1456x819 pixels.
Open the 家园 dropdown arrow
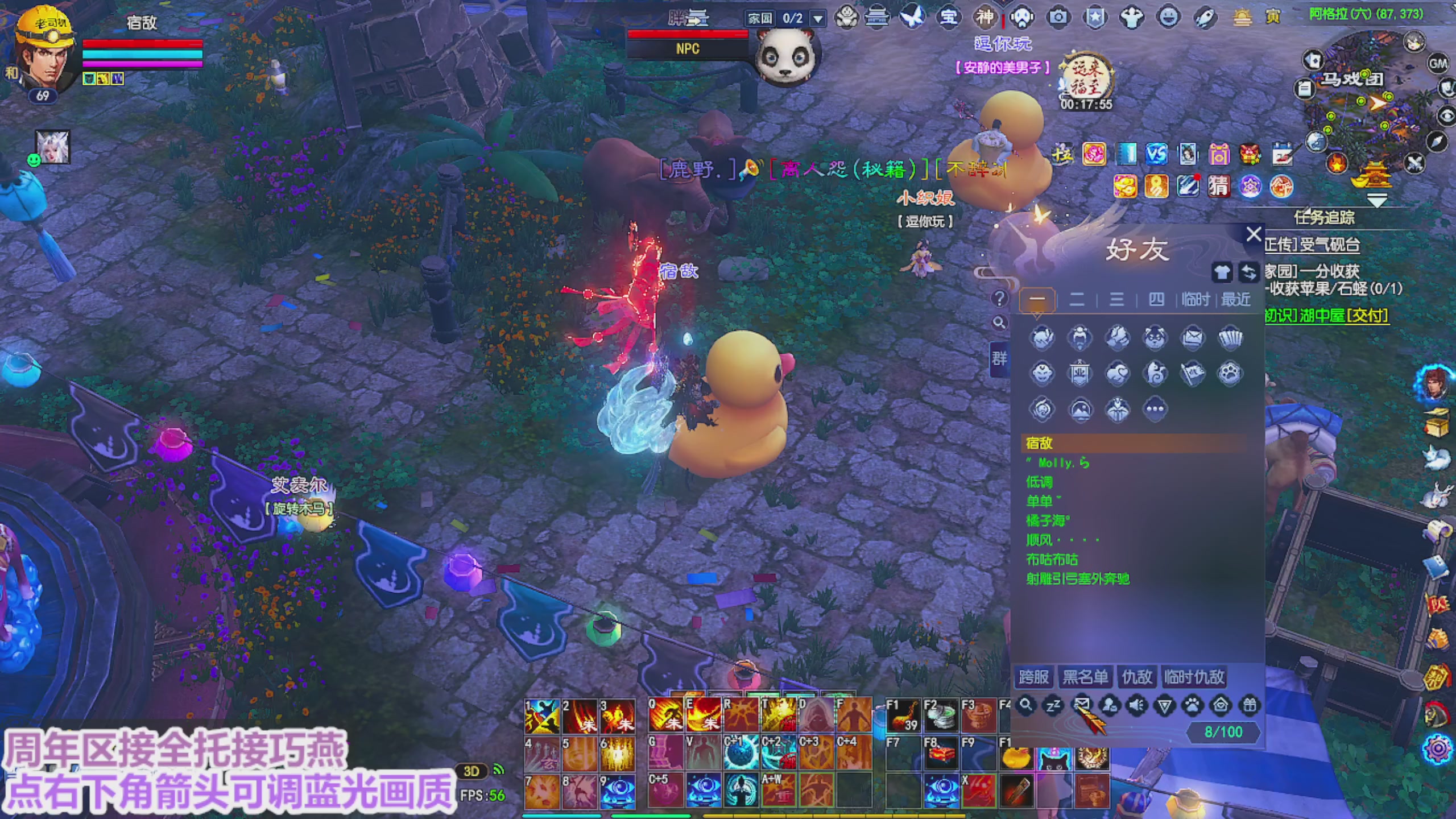pos(818,19)
